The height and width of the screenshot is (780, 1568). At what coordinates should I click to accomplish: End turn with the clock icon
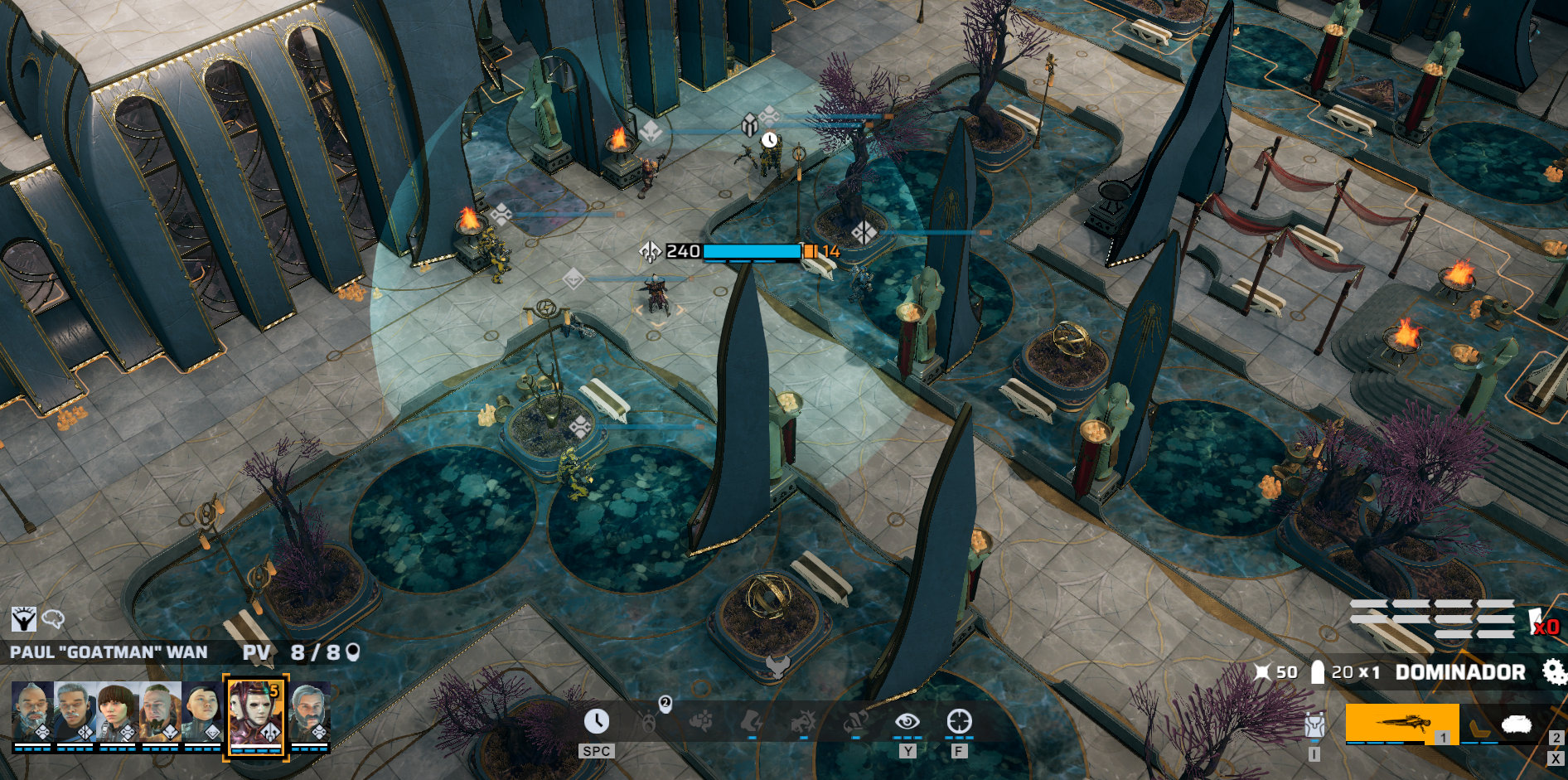point(596,721)
